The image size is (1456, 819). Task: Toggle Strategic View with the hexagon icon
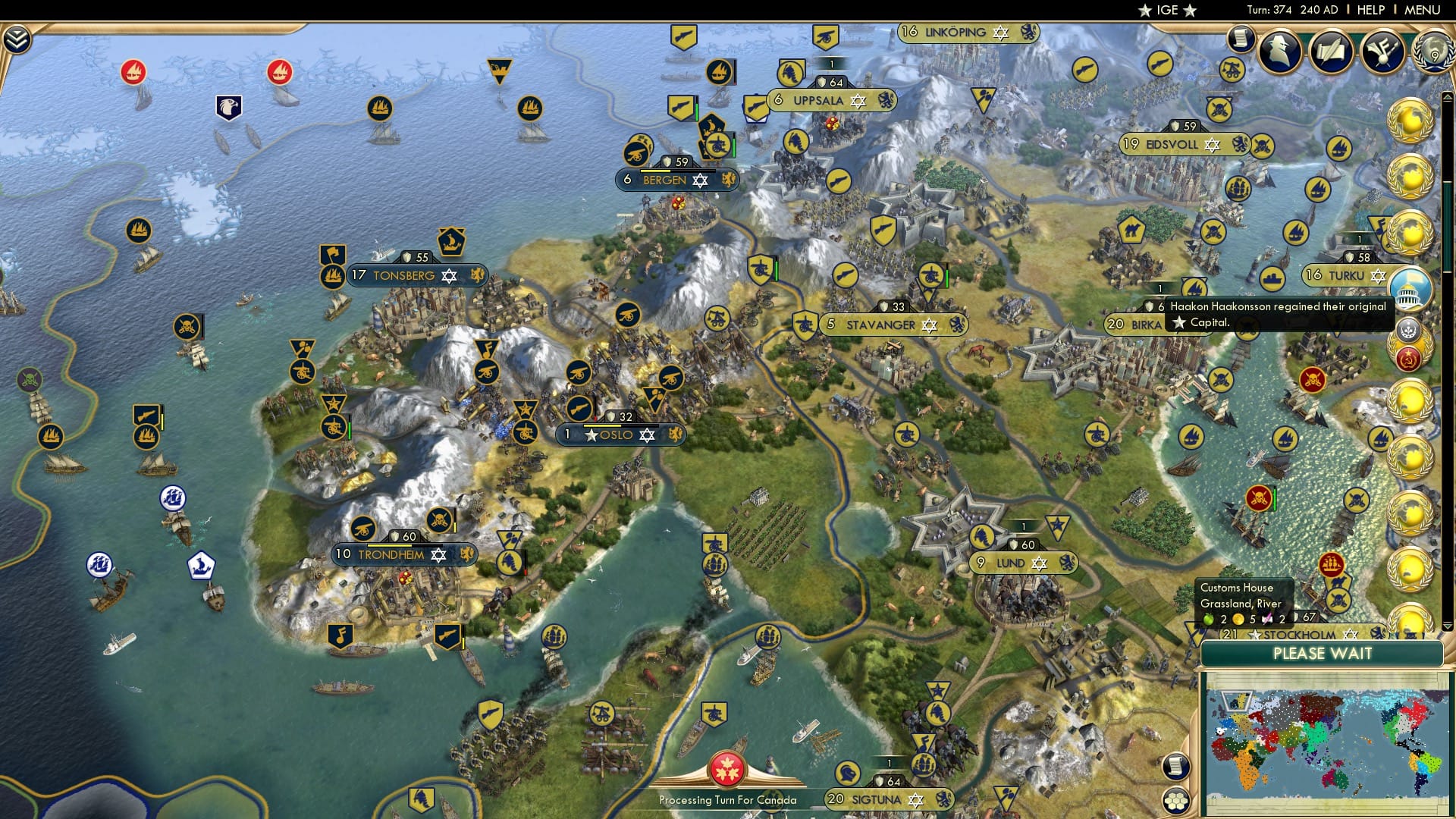1175,801
